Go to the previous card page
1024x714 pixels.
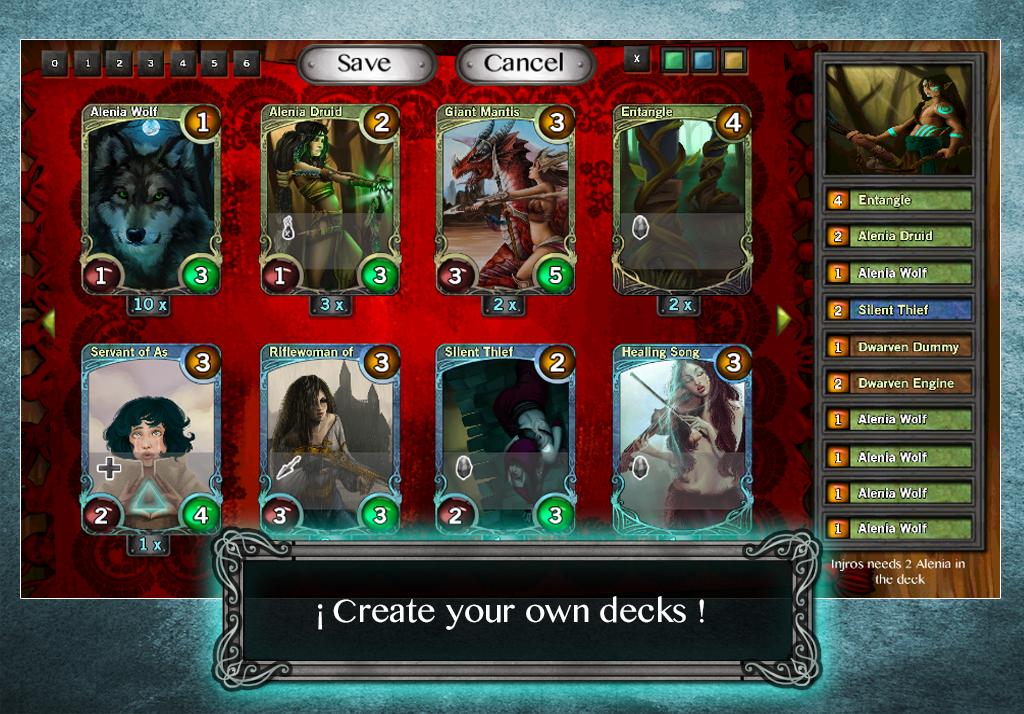point(48,320)
